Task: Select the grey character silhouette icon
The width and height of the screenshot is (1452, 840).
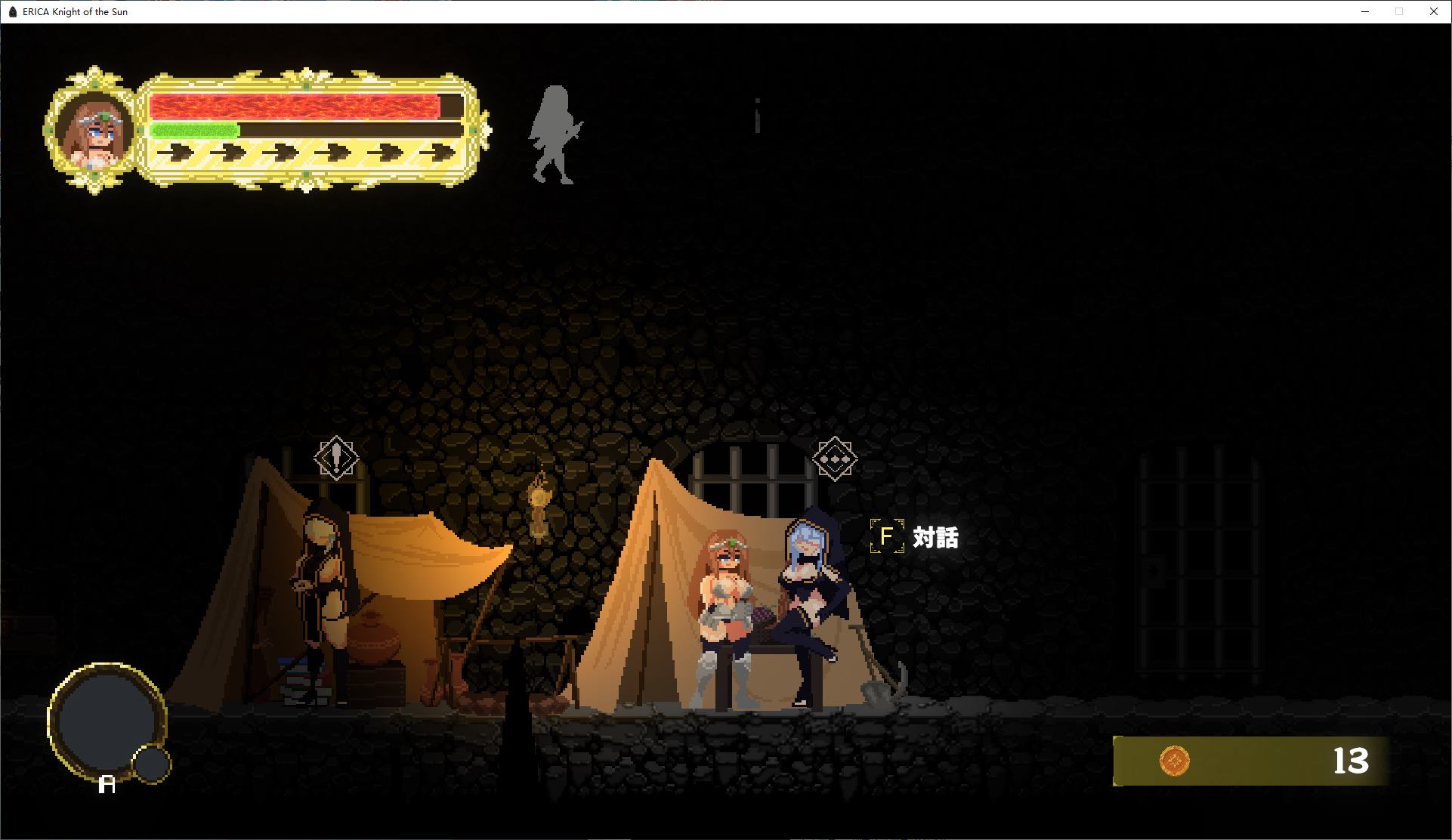Action: [555, 134]
